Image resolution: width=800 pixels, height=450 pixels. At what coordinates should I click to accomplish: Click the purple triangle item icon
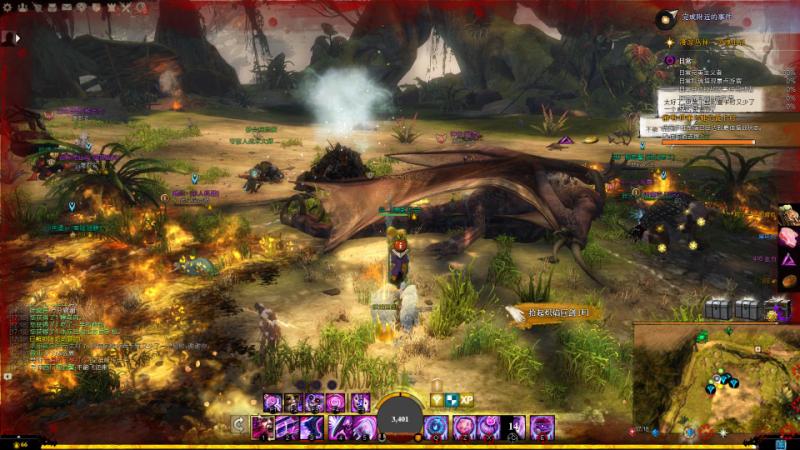click(x=789, y=259)
